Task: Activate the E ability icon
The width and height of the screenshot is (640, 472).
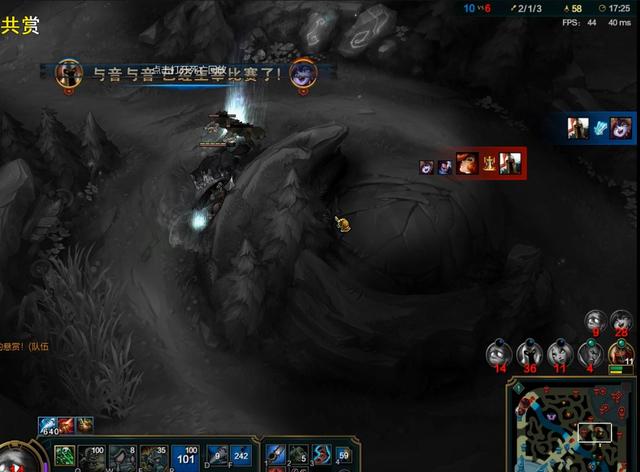Action: [155, 457]
